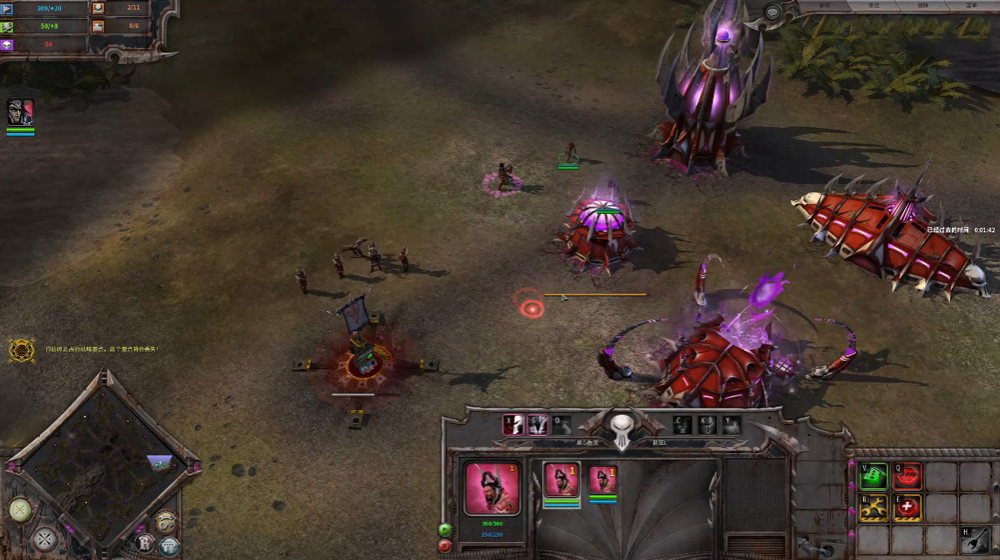Click the grey wrench command in bottom row
Screen dimensions: 1000x560
click(x=975, y=540)
